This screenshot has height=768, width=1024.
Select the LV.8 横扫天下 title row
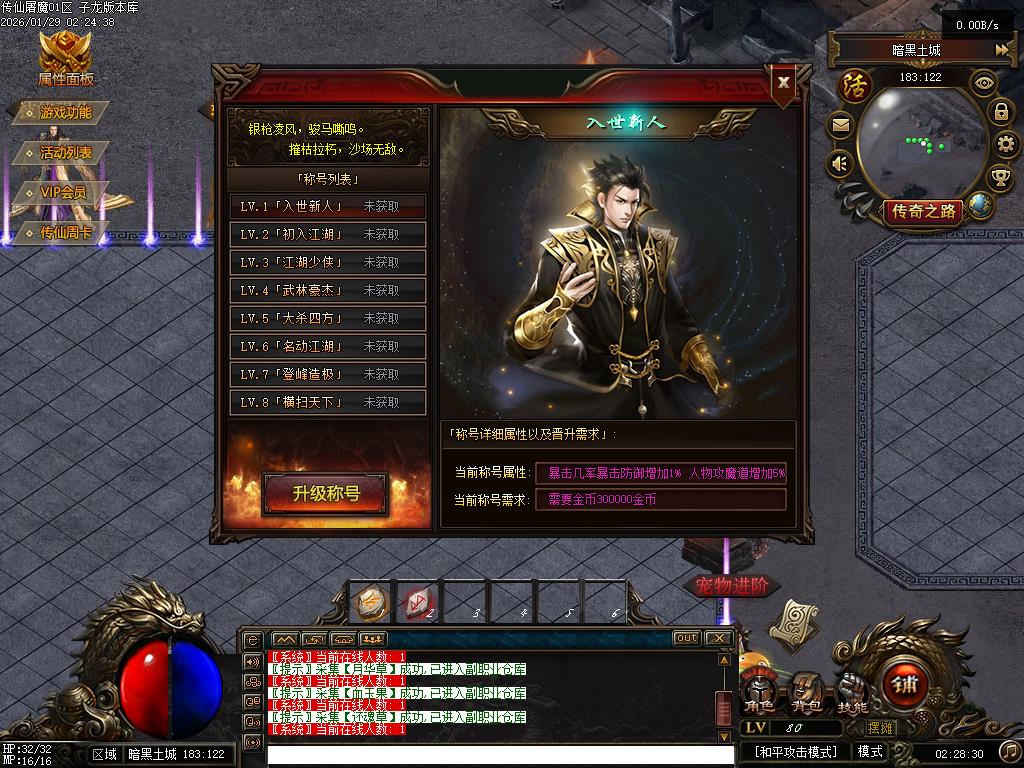(327, 402)
